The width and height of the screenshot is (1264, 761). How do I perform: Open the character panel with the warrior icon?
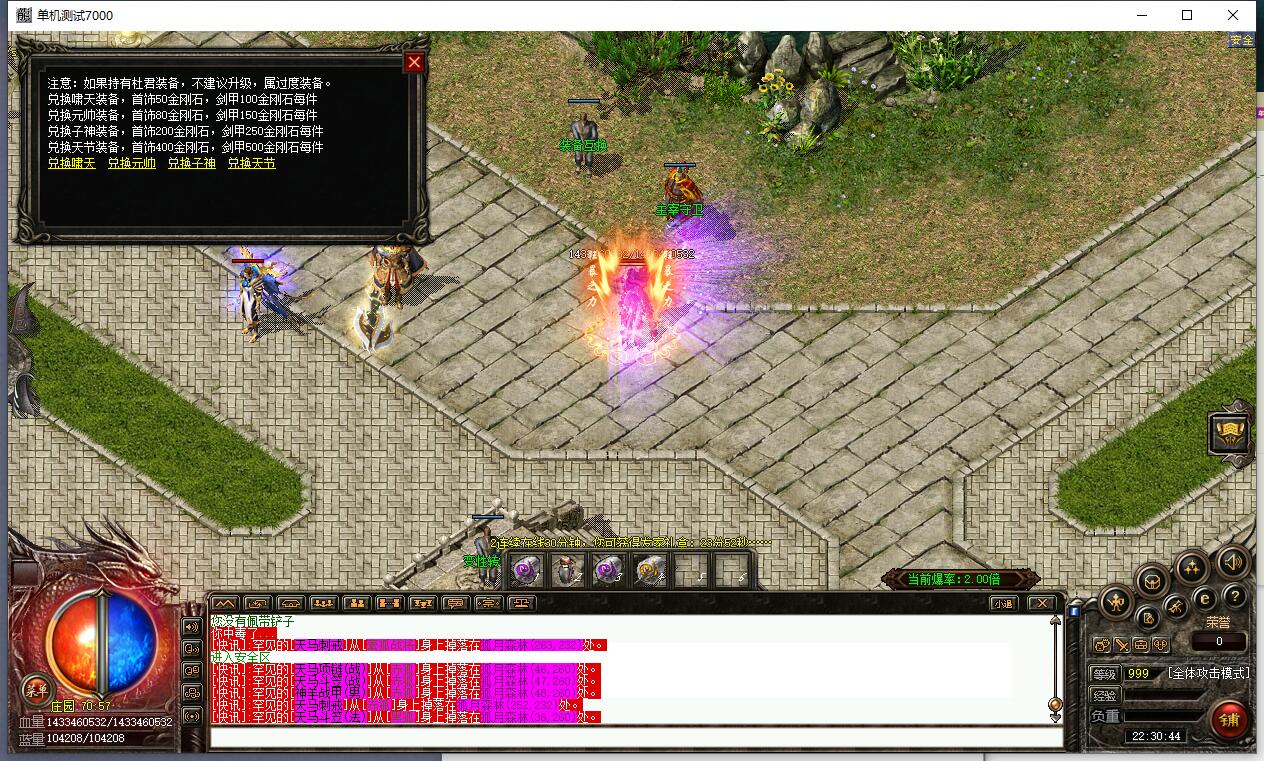coord(1116,602)
